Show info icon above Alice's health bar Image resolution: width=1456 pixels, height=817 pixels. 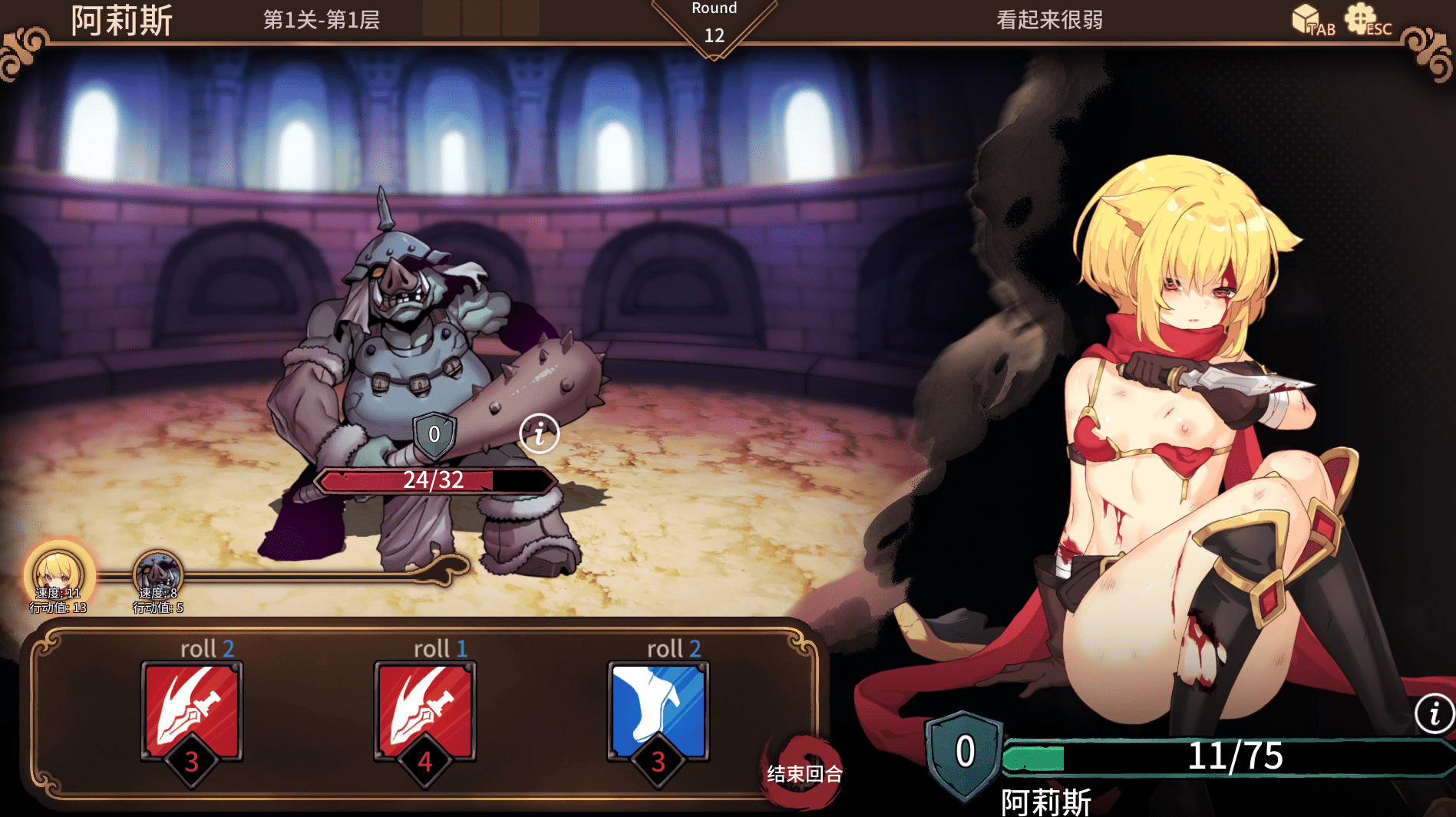1434,713
